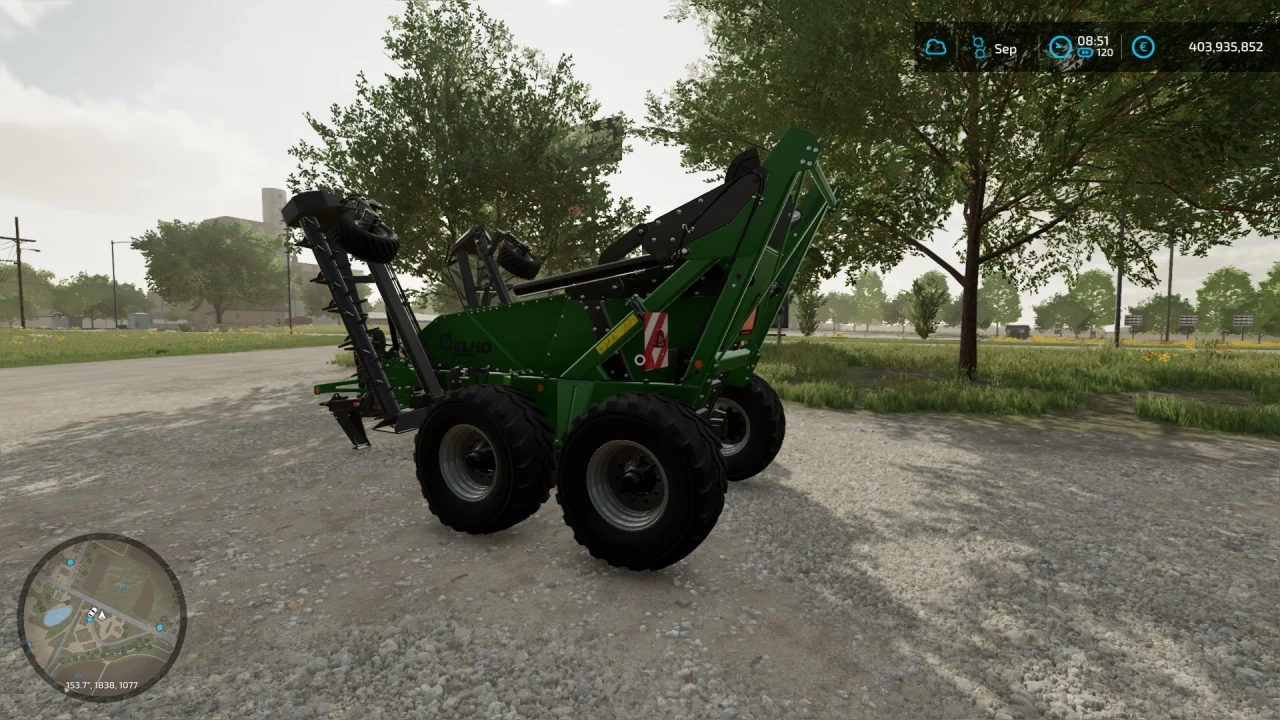
Task: Click the coordinates text under the minimap
Action: pos(102,684)
